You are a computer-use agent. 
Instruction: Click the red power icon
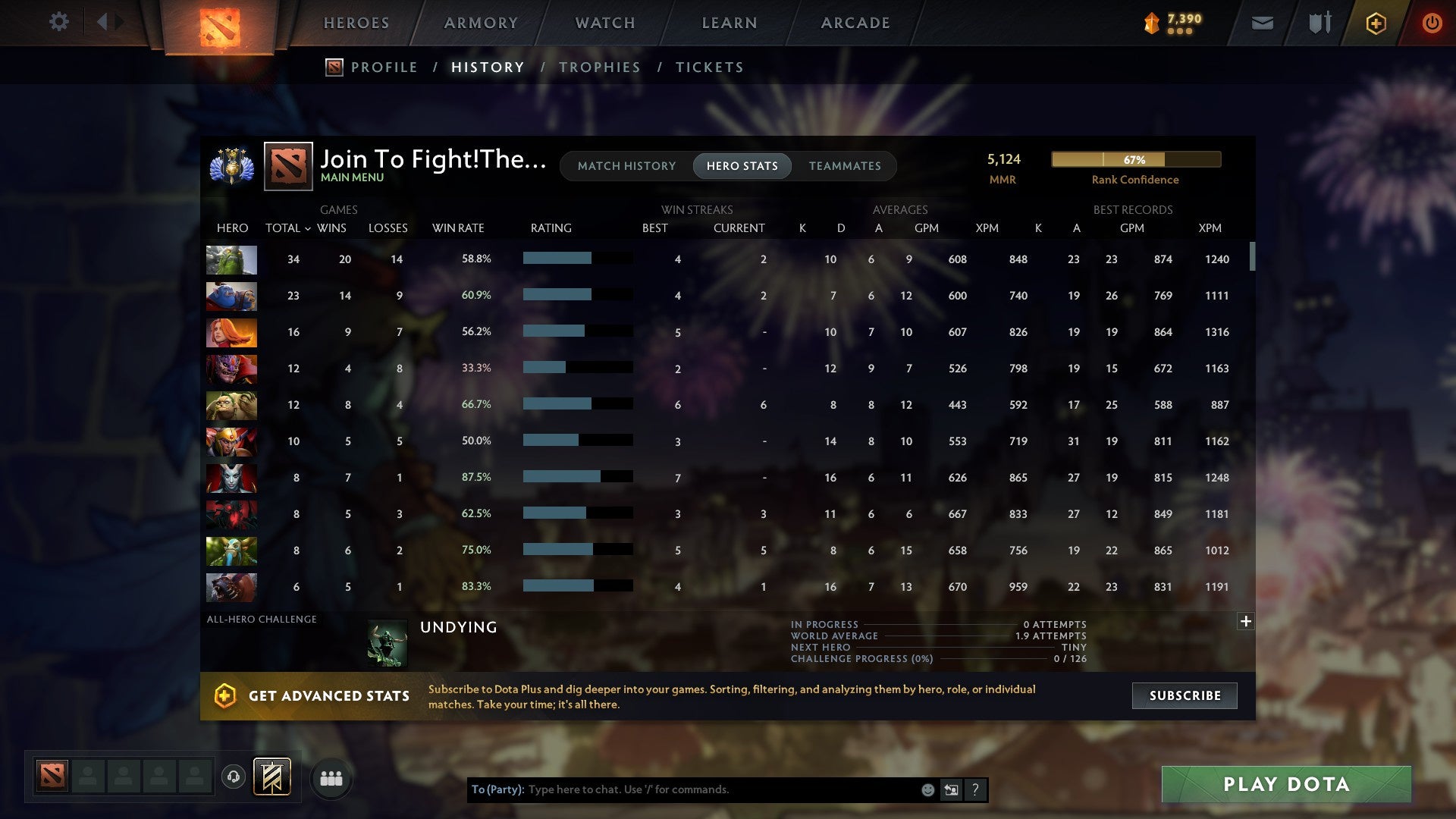(x=1432, y=23)
